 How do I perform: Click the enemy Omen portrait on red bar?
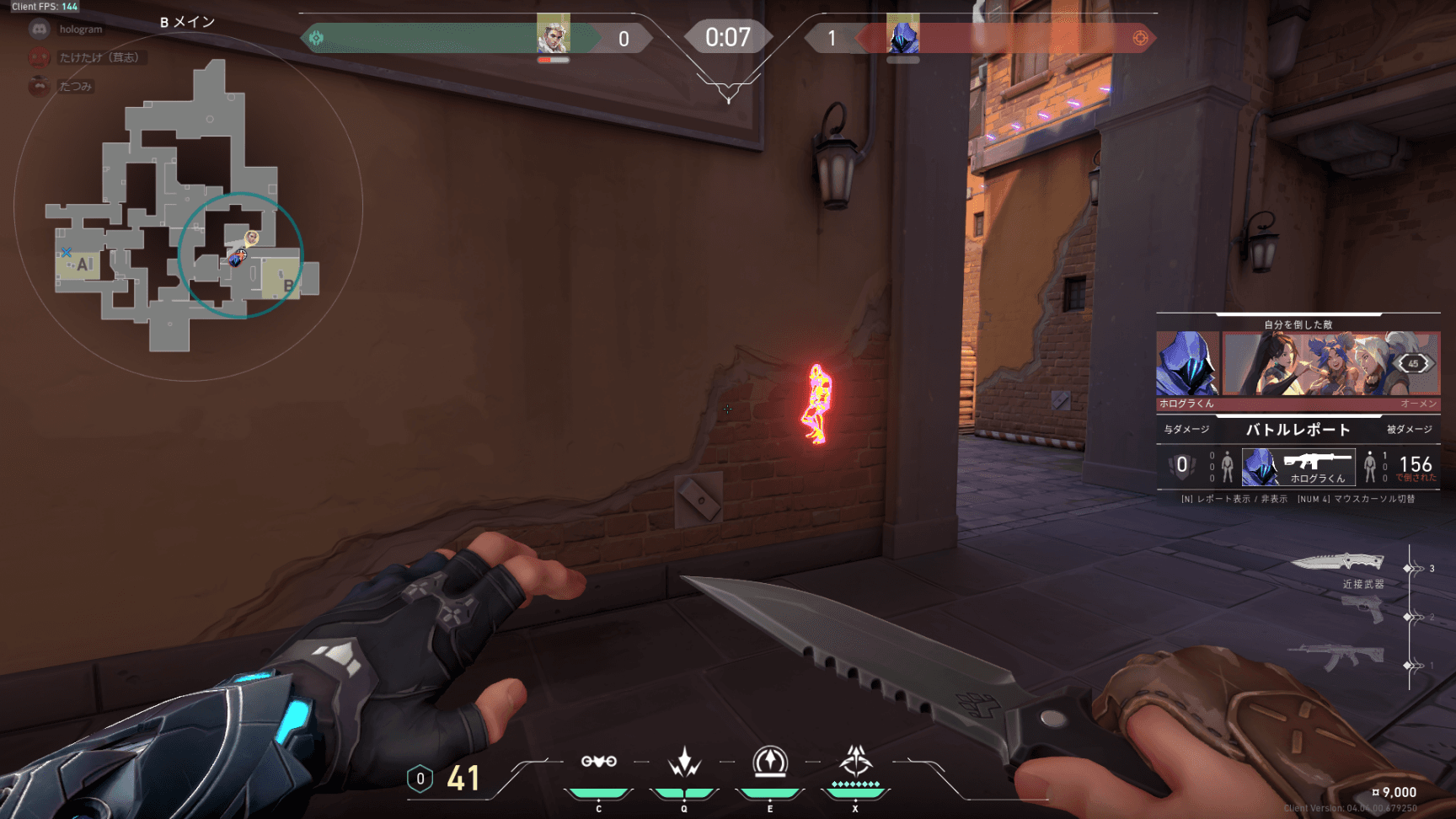click(903, 35)
